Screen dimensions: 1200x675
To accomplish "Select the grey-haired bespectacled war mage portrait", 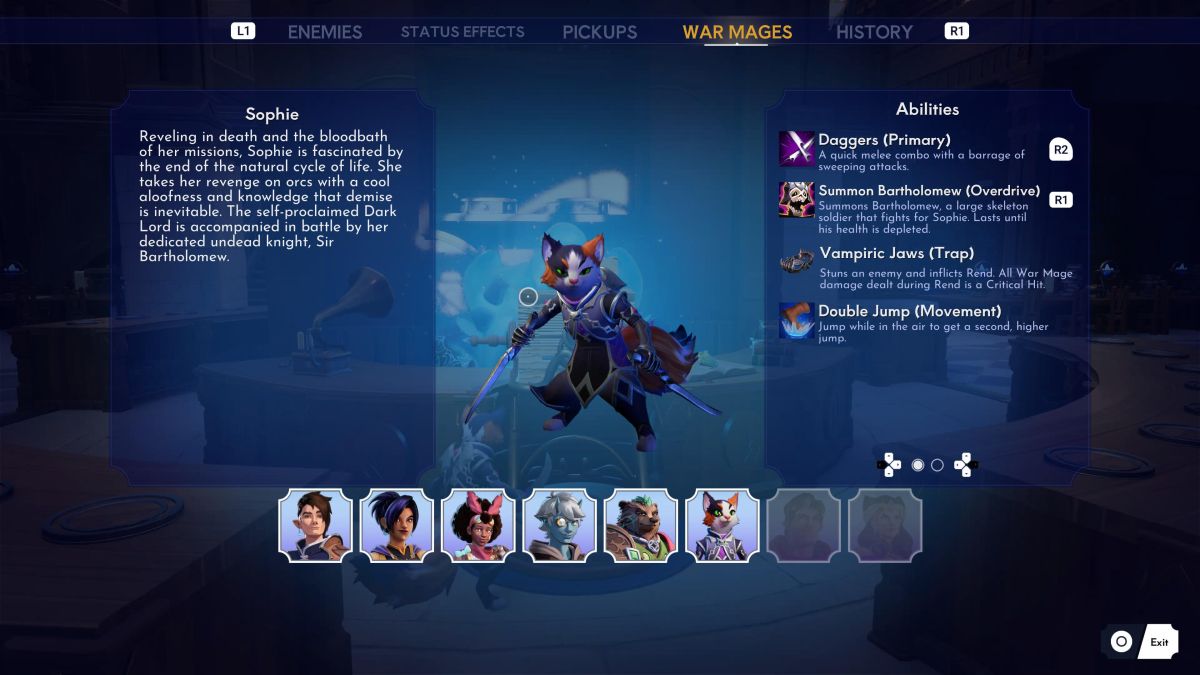I will coord(560,525).
